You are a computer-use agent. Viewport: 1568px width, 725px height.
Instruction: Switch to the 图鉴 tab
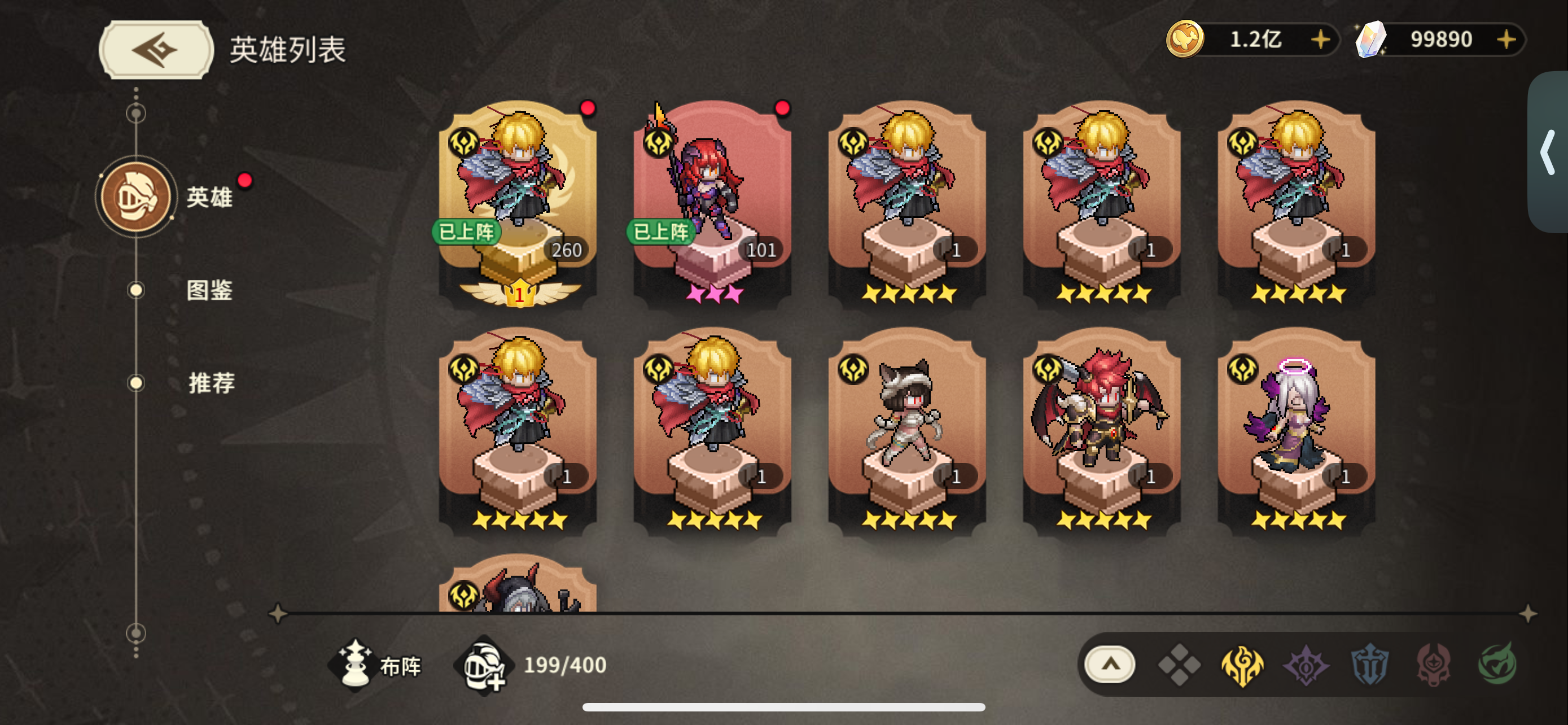coord(210,291)
